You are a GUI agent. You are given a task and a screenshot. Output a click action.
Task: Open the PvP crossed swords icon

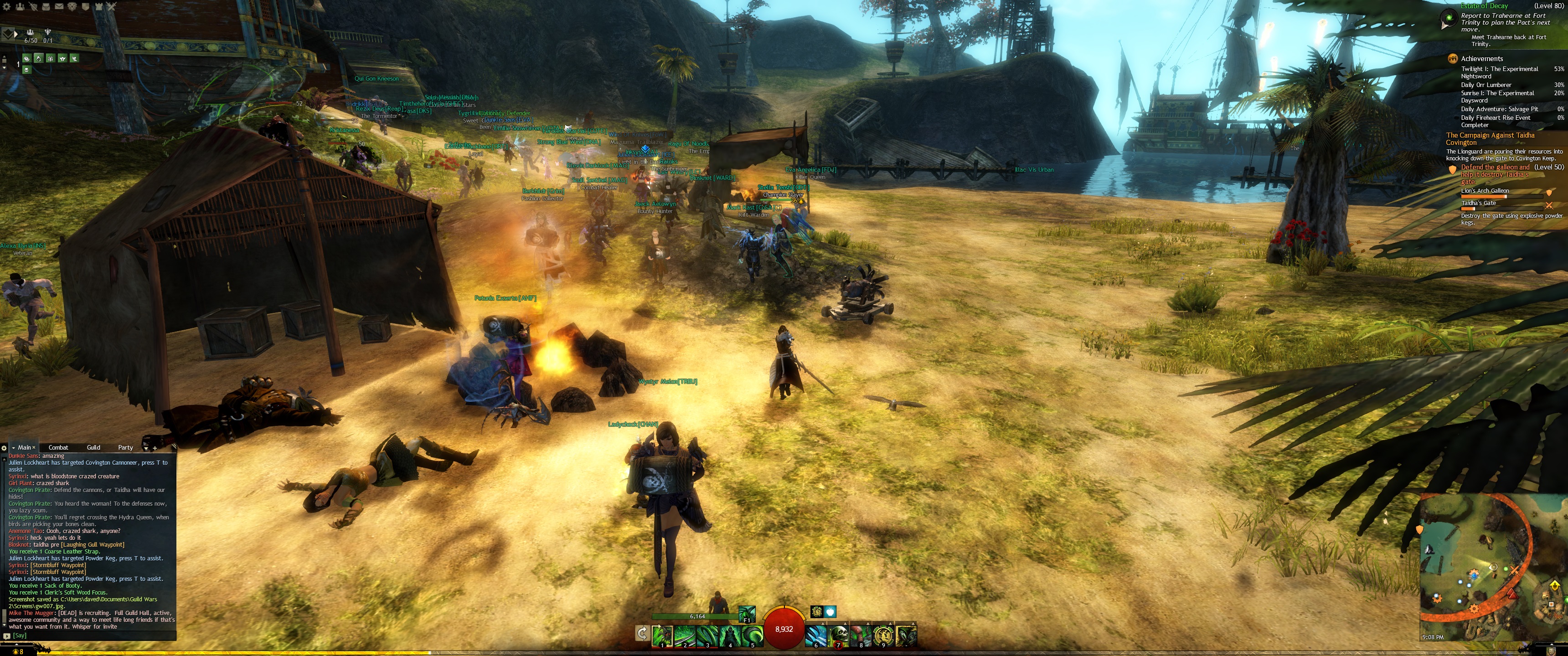click(x=111, y=6)
